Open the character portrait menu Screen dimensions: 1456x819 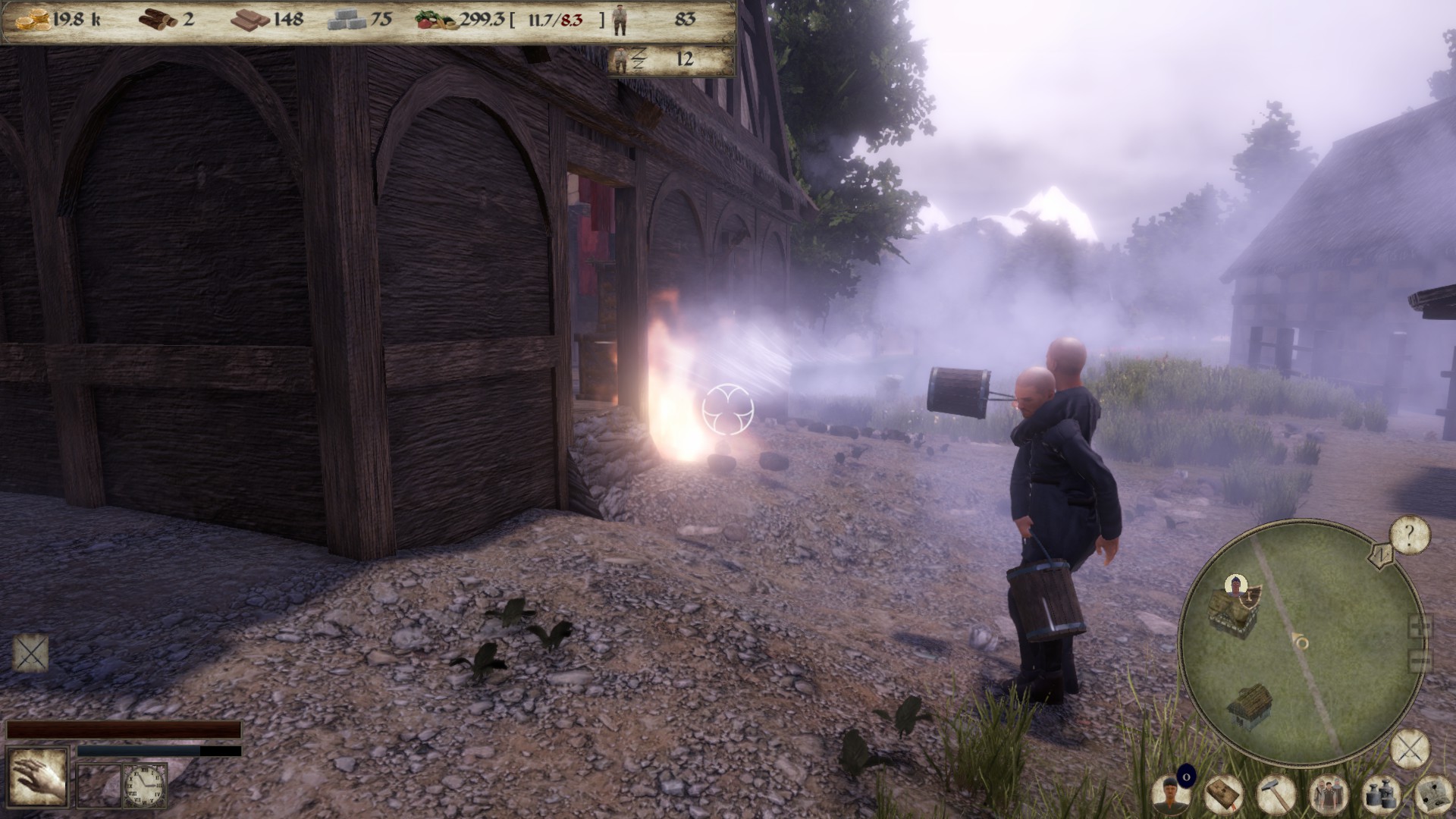pos(1169,794)
